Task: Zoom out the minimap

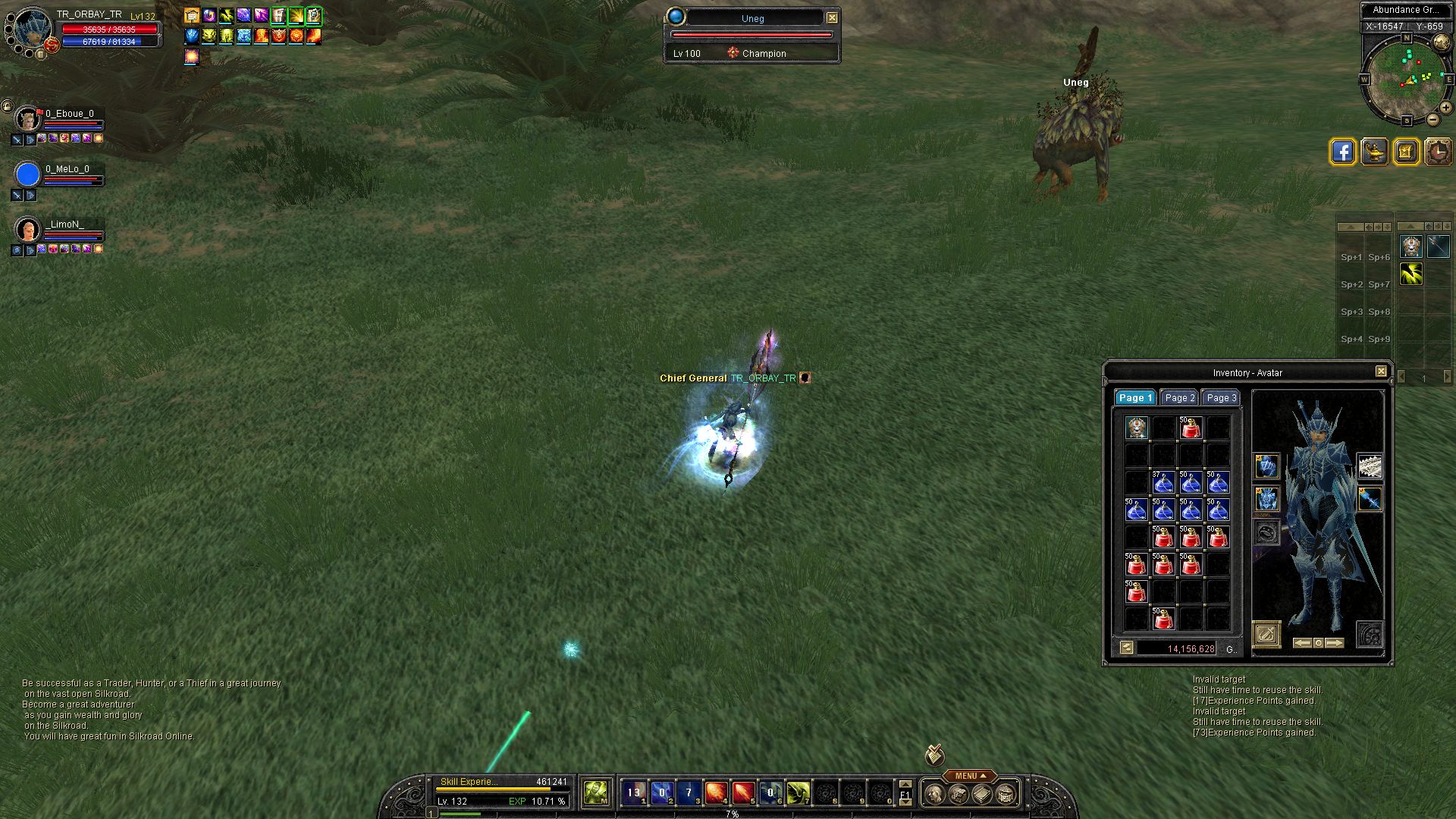Action: (x=1432, y=120)
